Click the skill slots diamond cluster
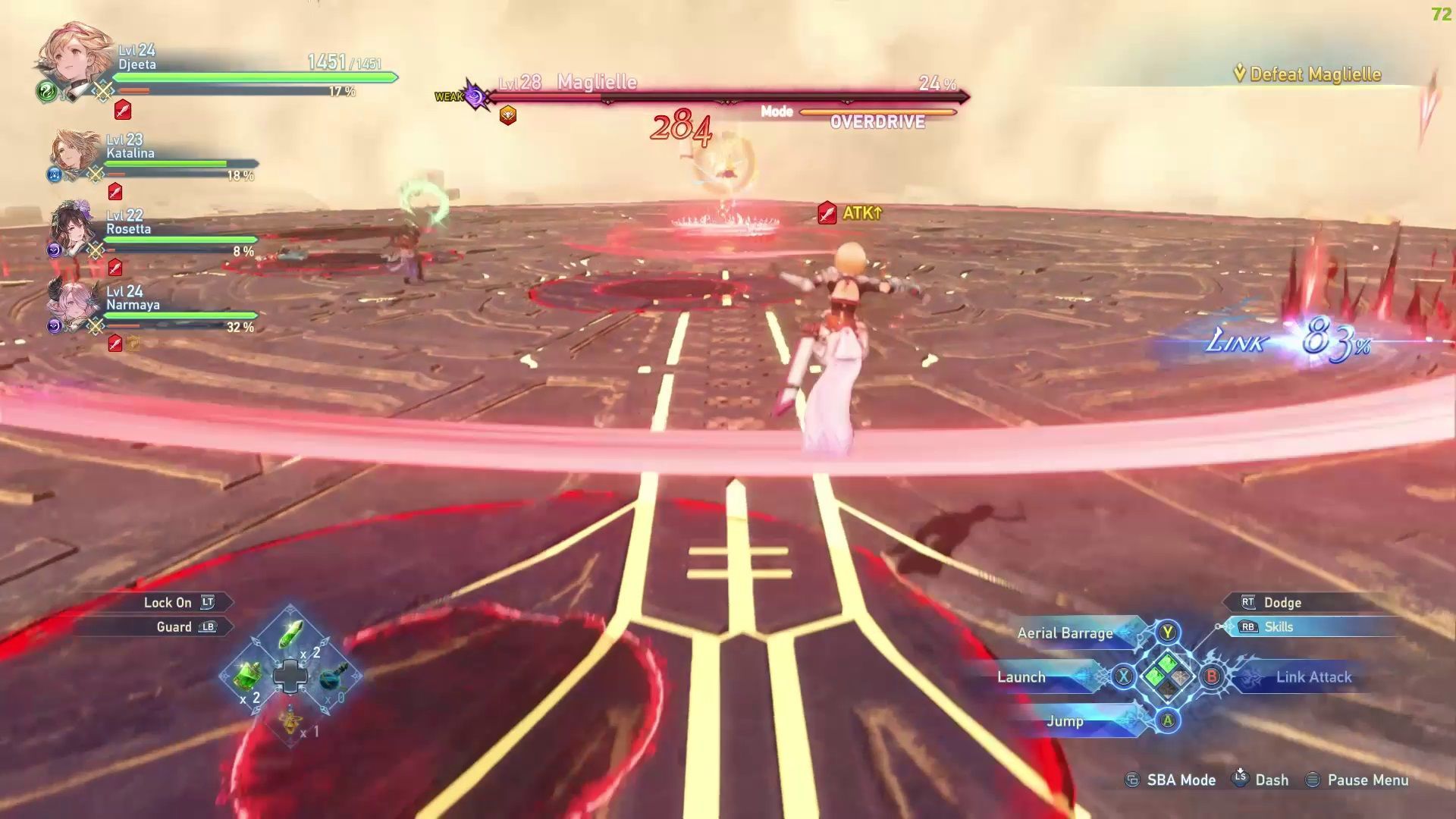1456x819 pixels. pos(1168,676)
